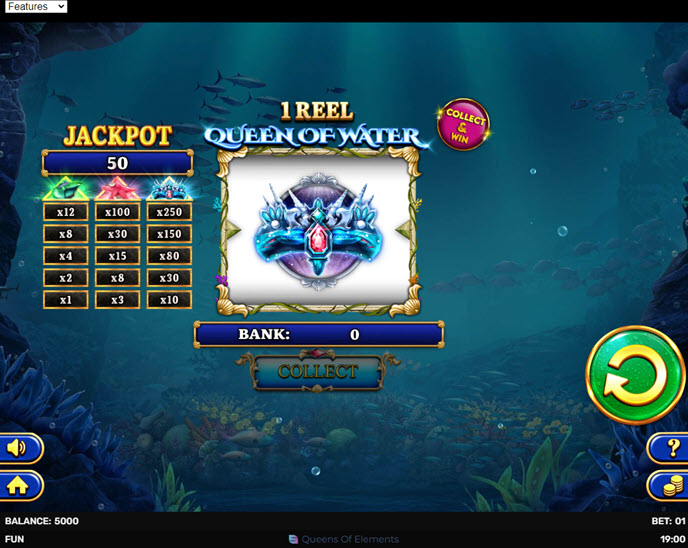Open the help question mark button
Viewport: 688px width, 548px height.
(670, 448)
